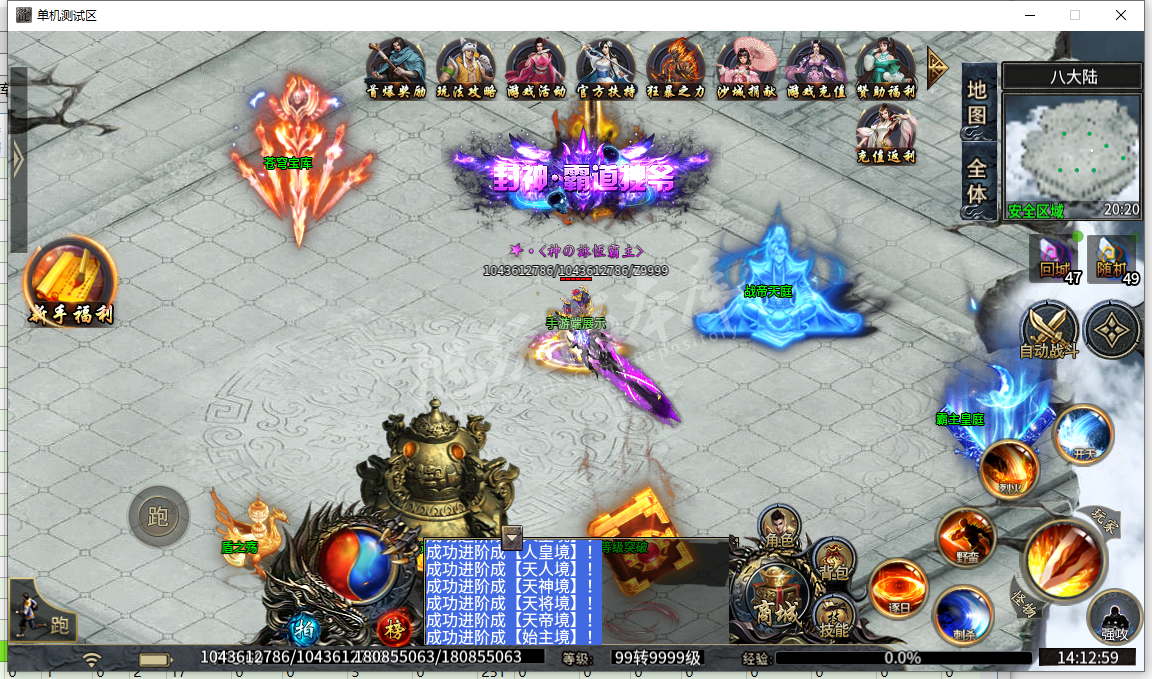Open the 商城 shop
This screenshot has height=679, width=1152.
click(776, 598)
